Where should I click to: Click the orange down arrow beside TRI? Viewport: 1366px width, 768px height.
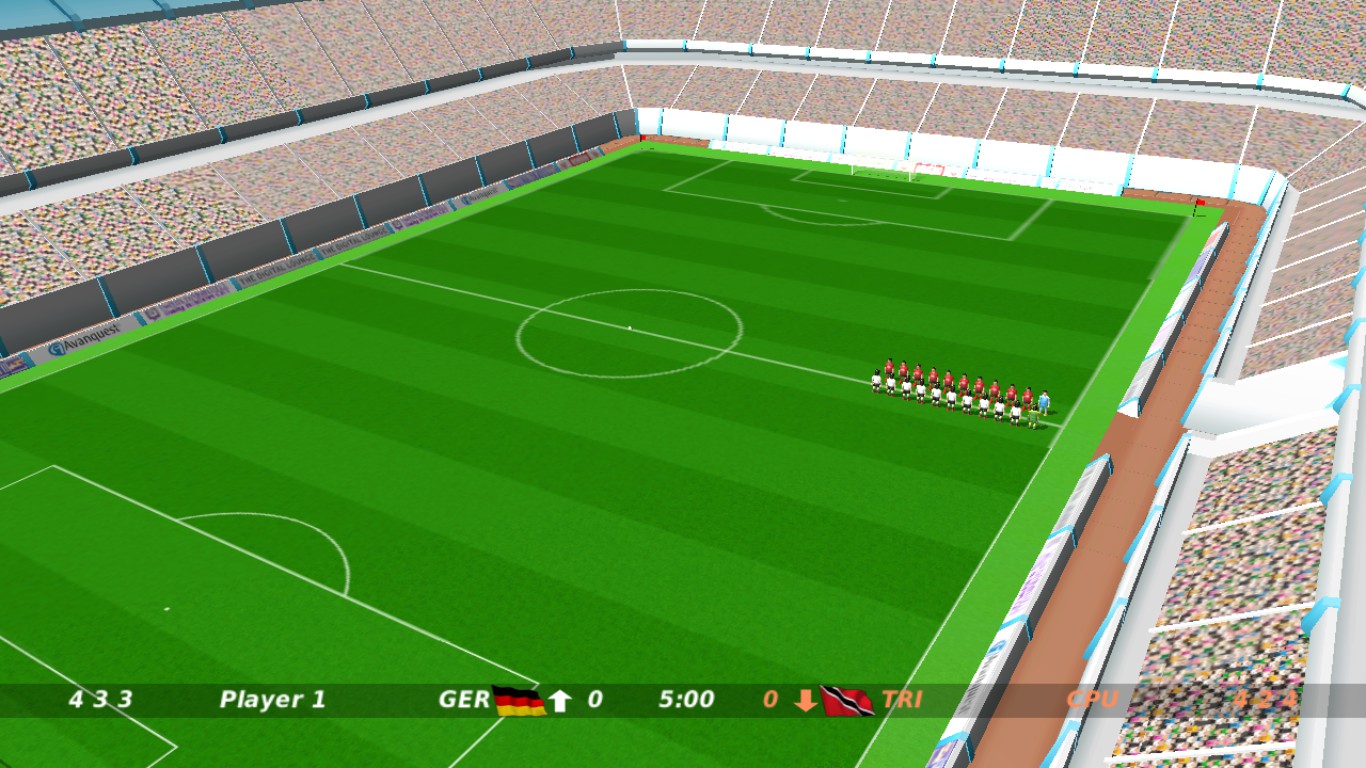point(806,701)
